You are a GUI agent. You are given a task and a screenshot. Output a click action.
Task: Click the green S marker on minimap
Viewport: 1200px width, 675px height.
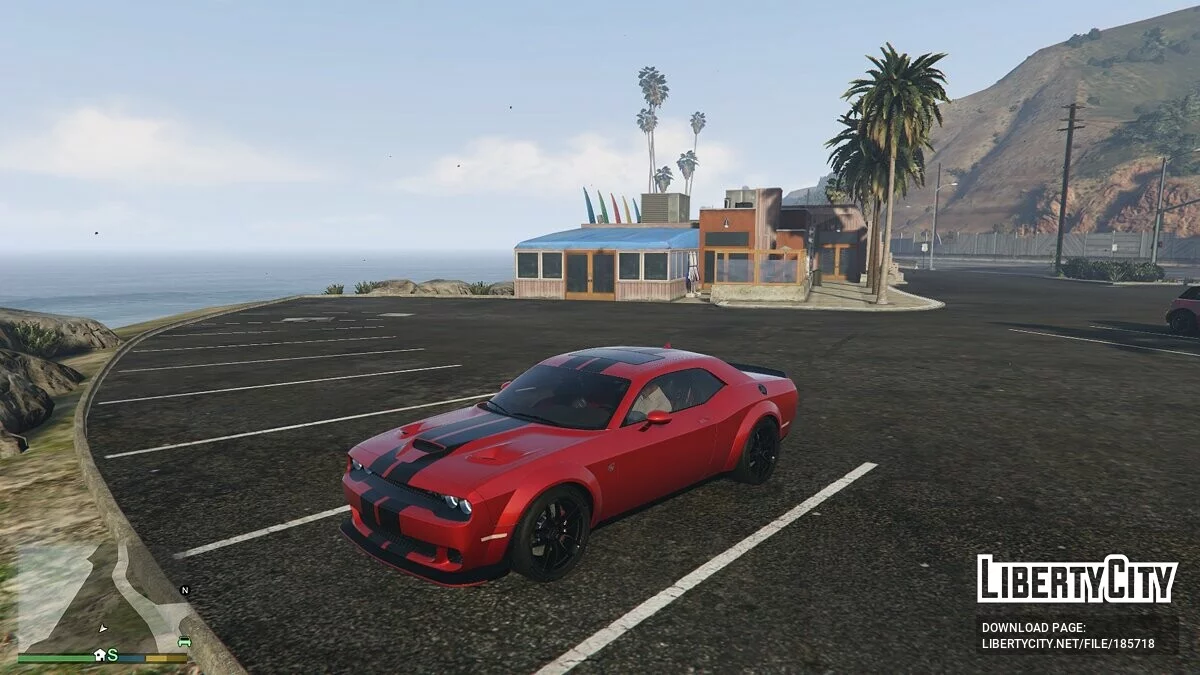click(112, 655)
